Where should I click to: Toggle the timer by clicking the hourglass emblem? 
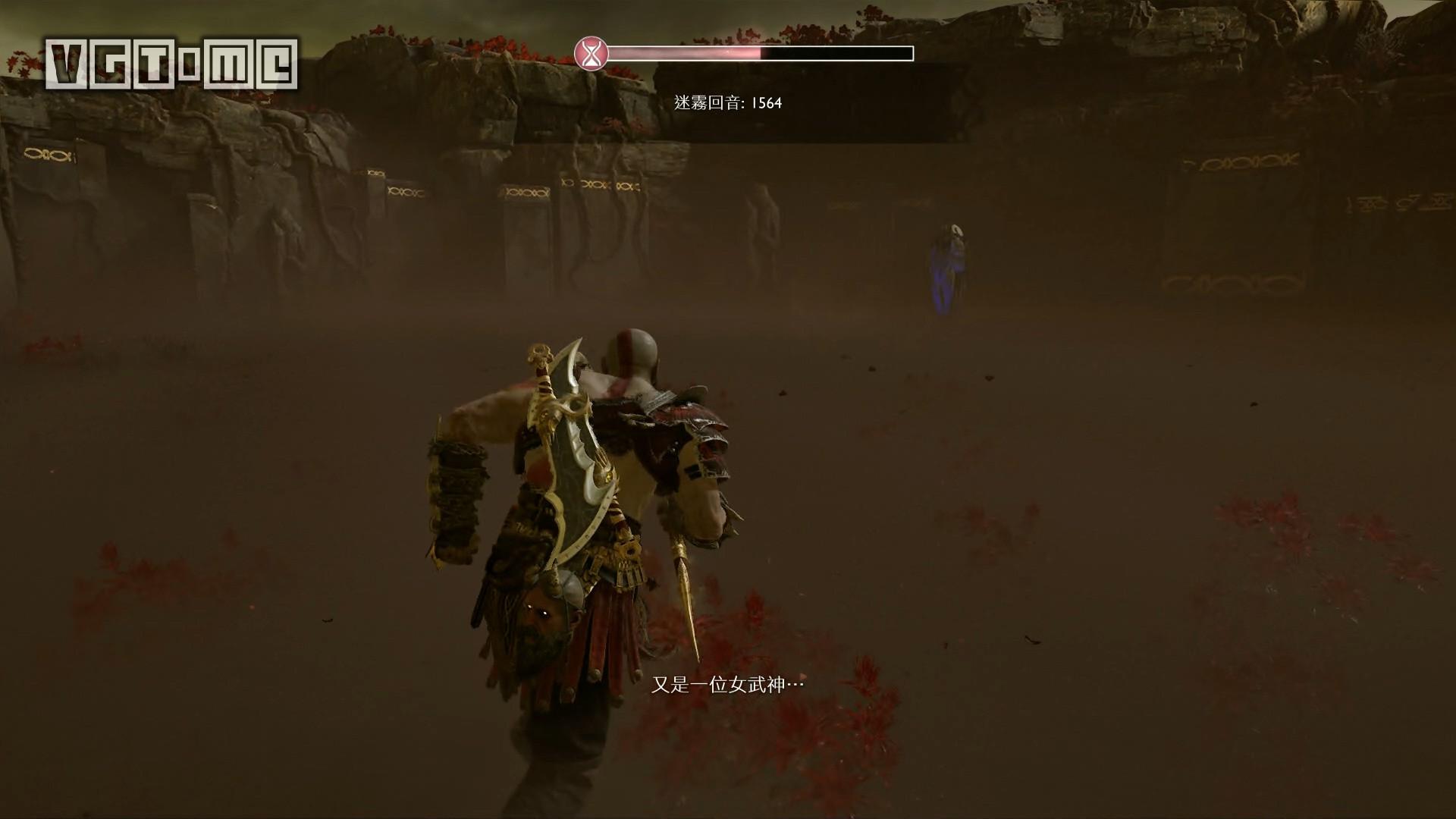[x=591, y=53]
